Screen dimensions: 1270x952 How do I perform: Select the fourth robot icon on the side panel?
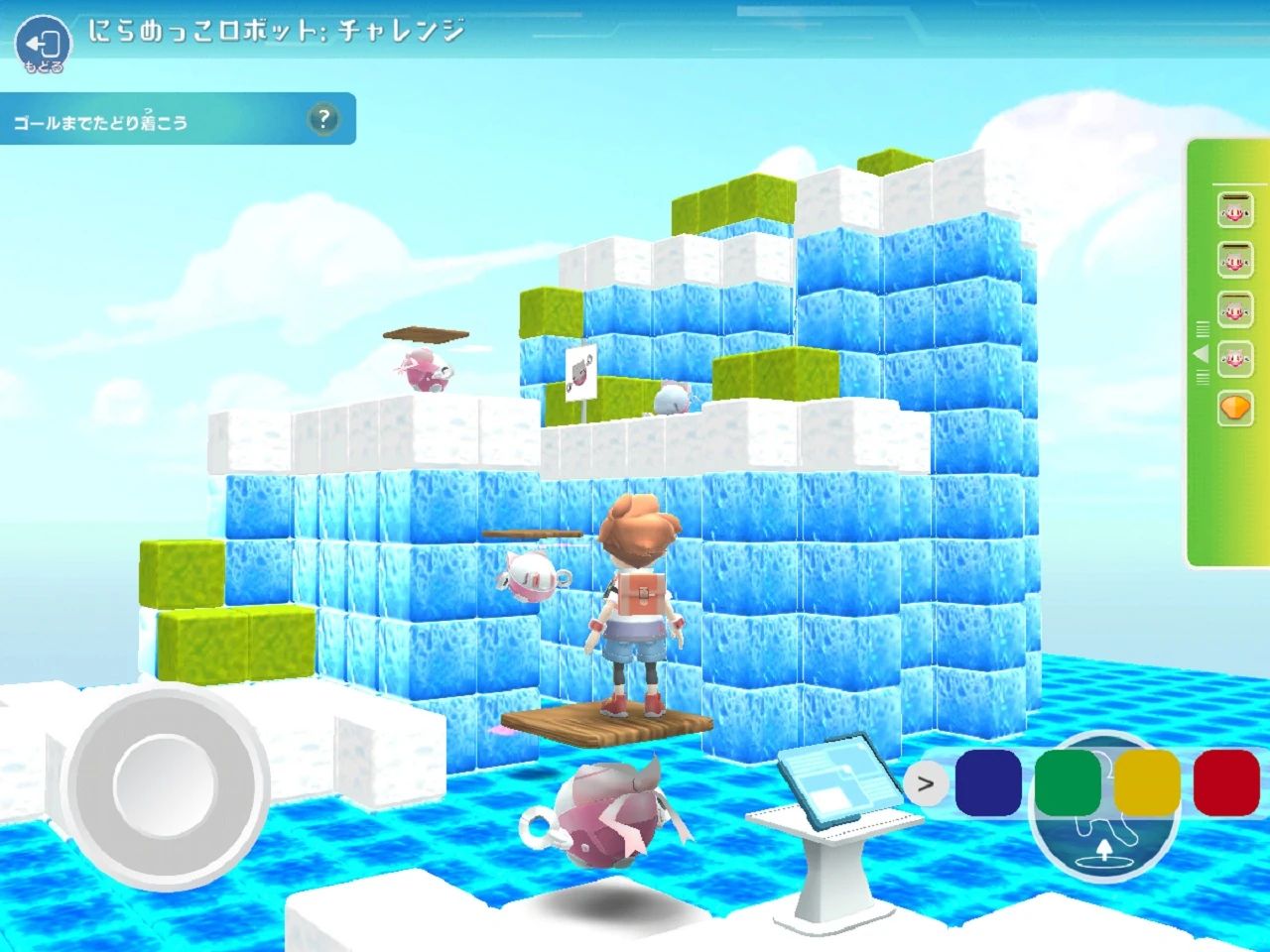[1235, 353]
